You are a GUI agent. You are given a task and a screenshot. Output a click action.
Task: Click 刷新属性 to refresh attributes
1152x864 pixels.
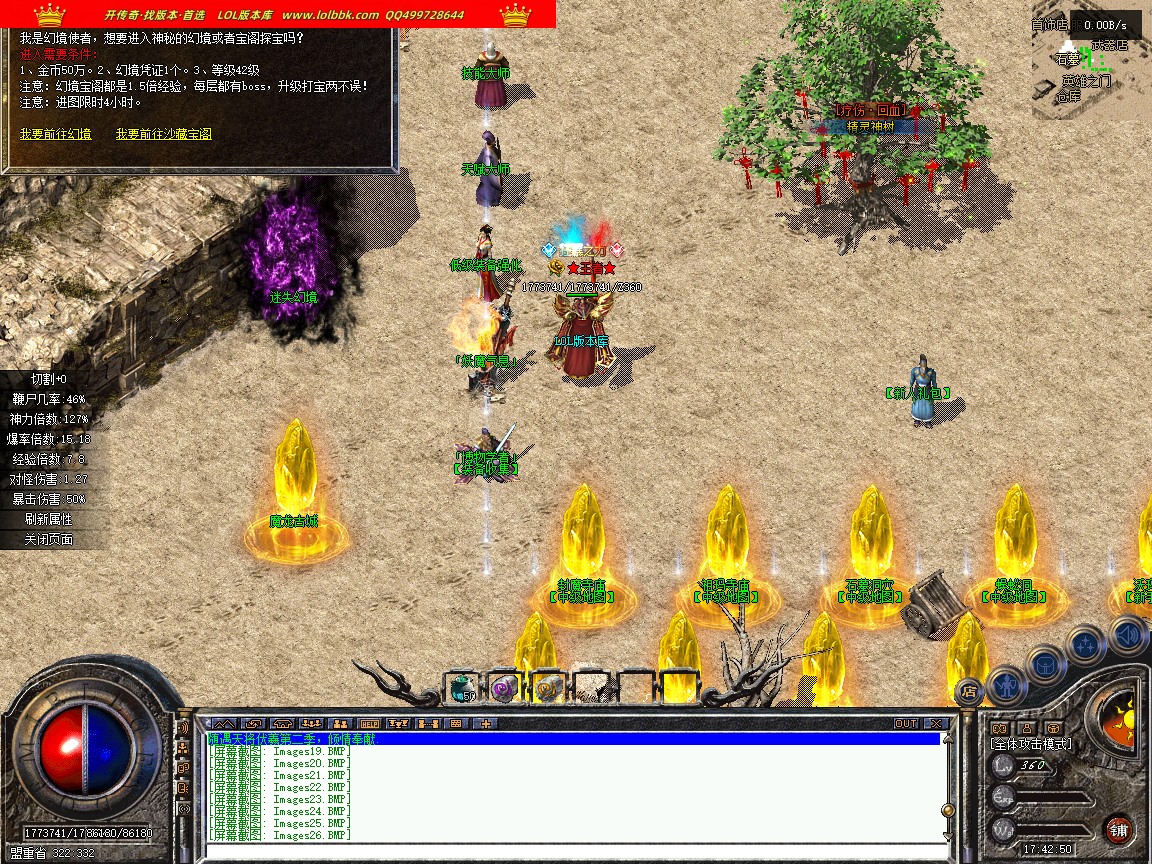point(49,520)
